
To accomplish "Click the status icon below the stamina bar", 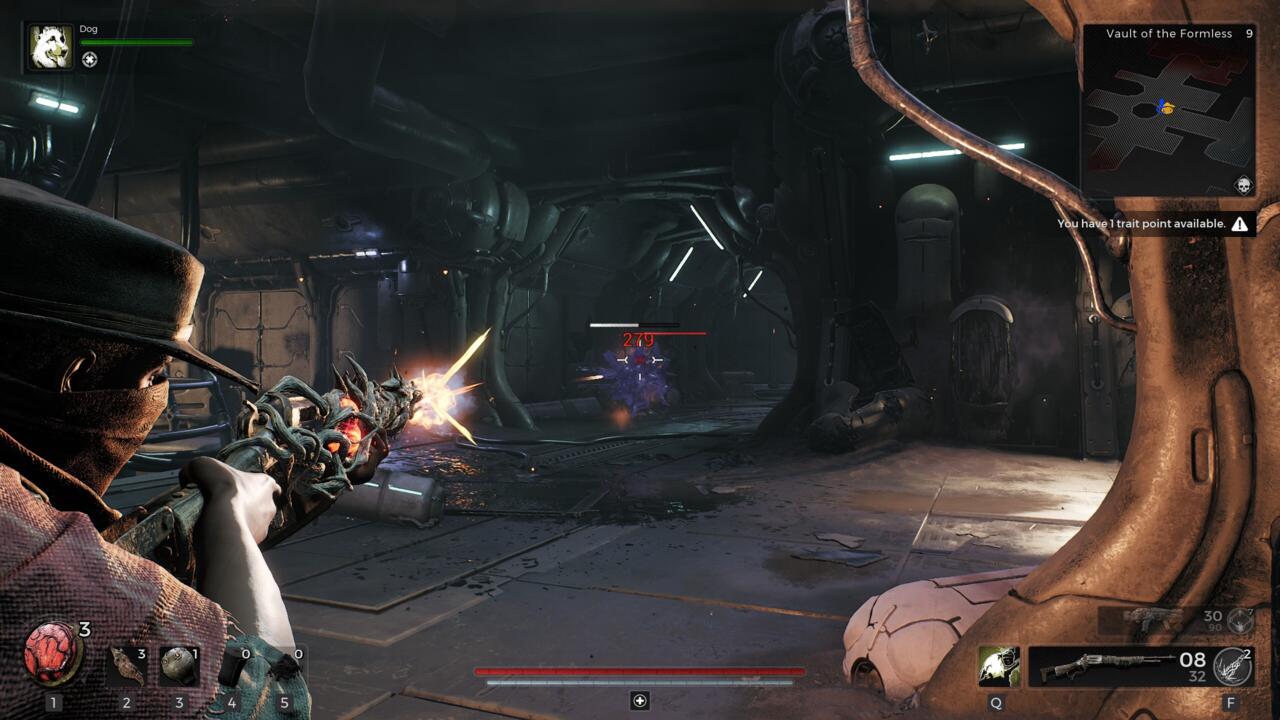I will click(640, 701).
